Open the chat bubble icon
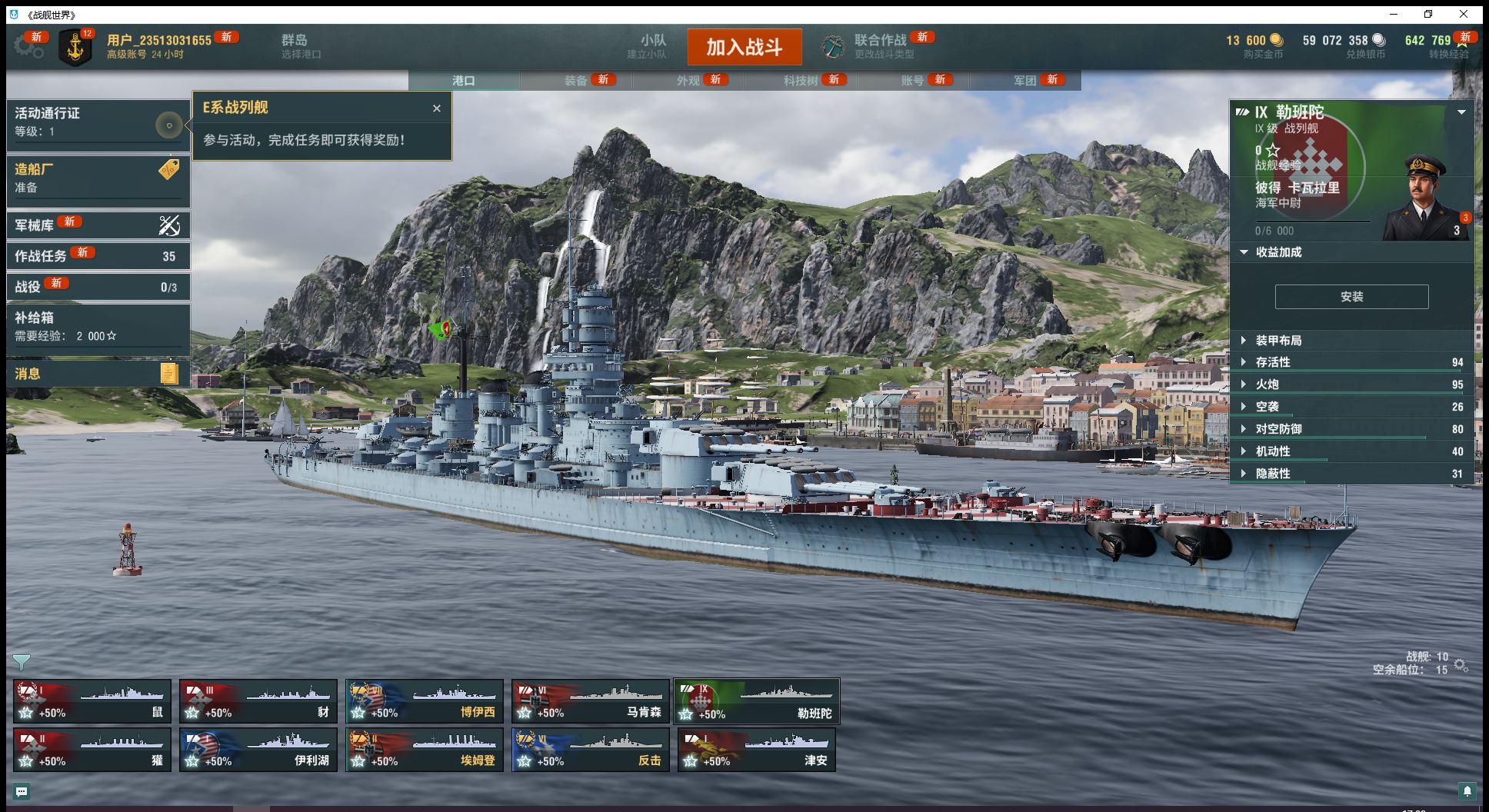 (22, 791)
